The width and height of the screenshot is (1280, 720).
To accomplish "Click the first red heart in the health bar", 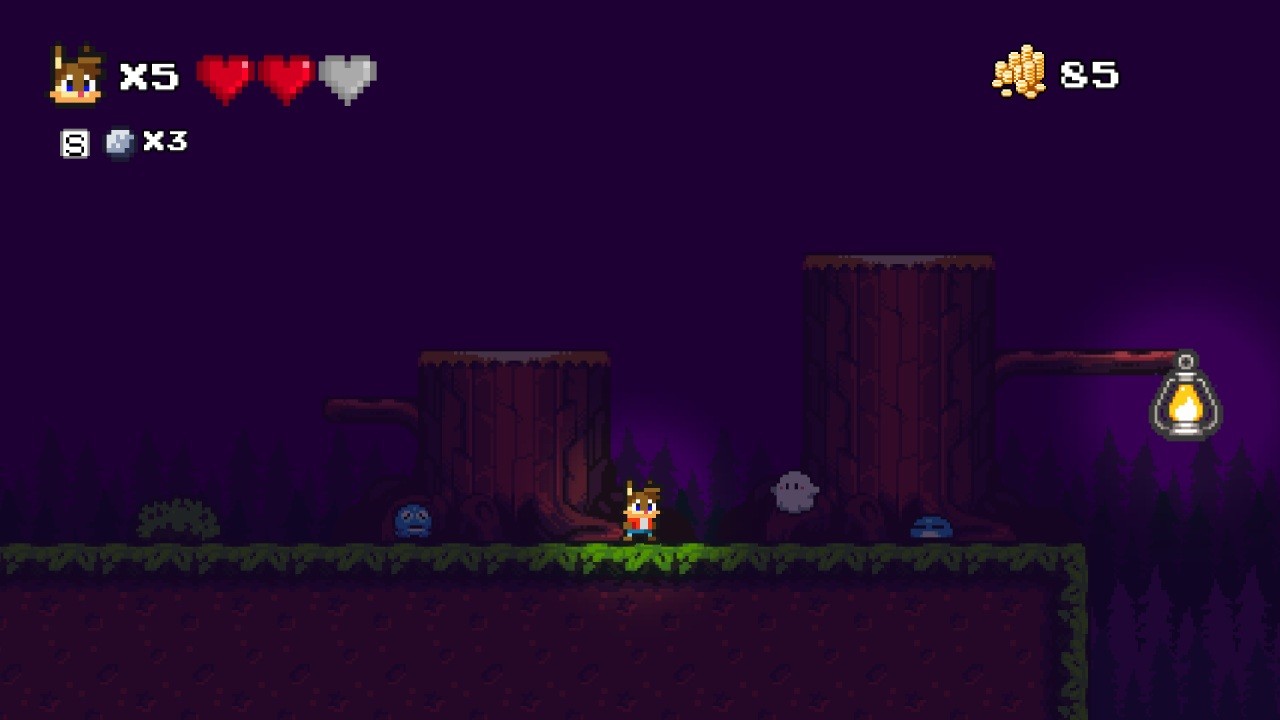I will pyautogui.click(x=228, y=73).
